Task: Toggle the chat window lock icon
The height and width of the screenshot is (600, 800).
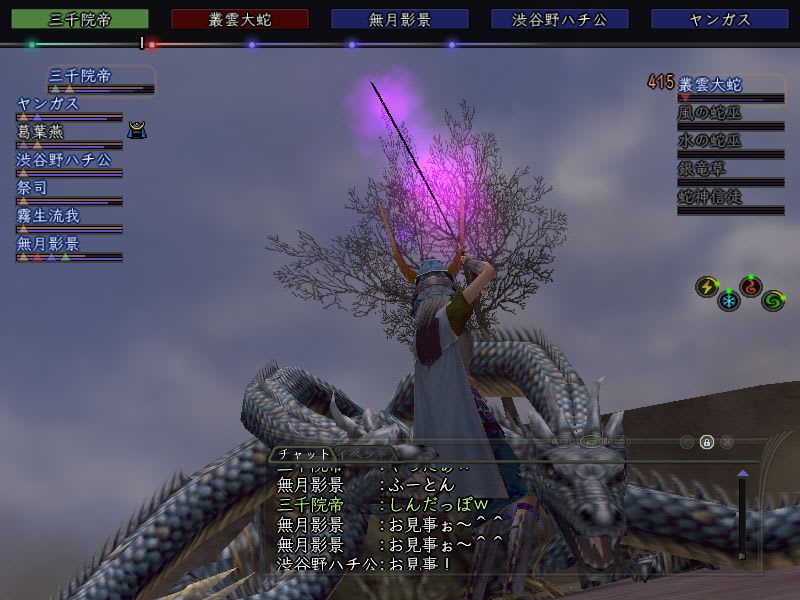Action: click(x=707, y=441)
